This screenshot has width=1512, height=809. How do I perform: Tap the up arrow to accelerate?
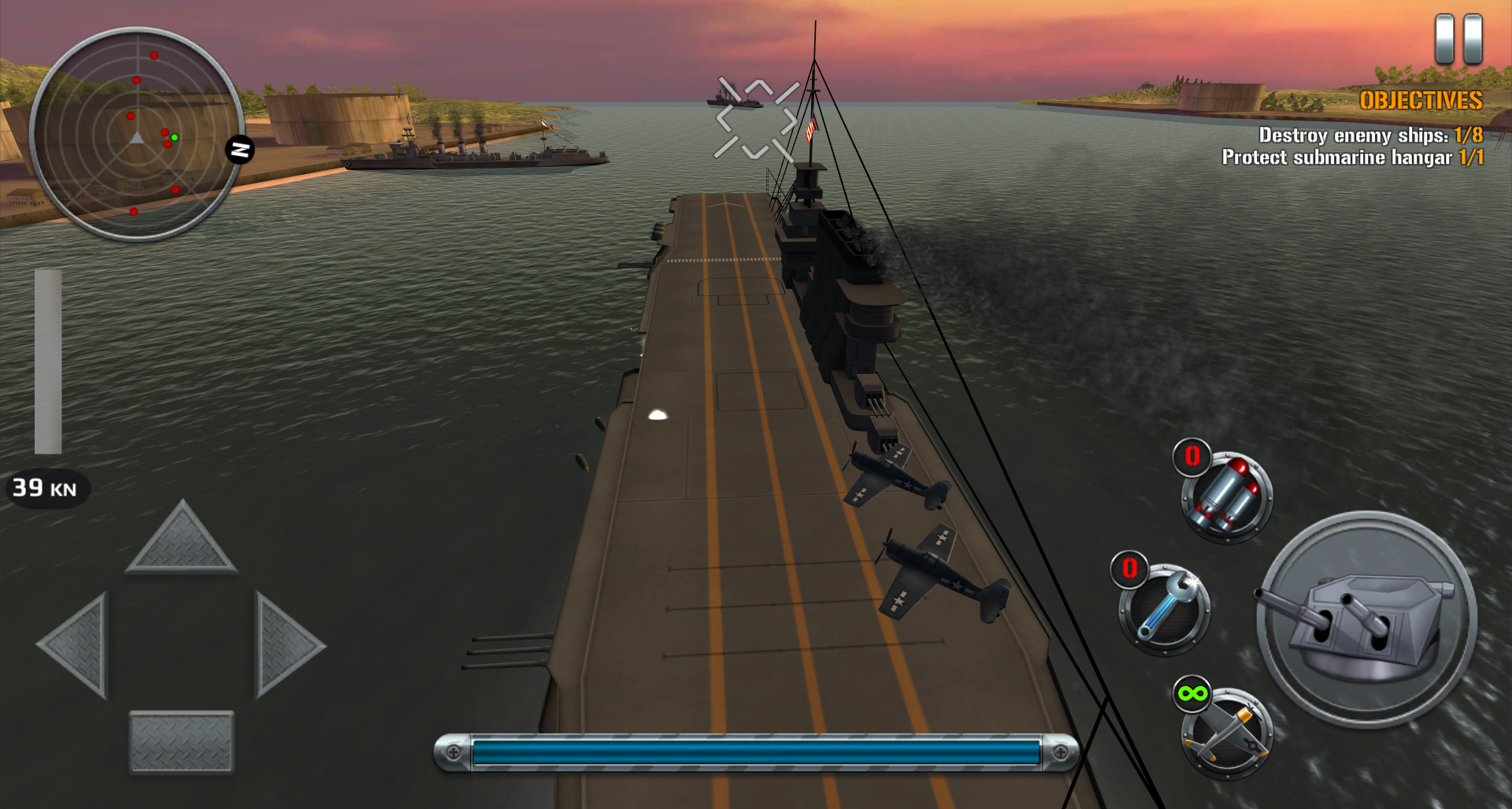(x=181, y=540)
